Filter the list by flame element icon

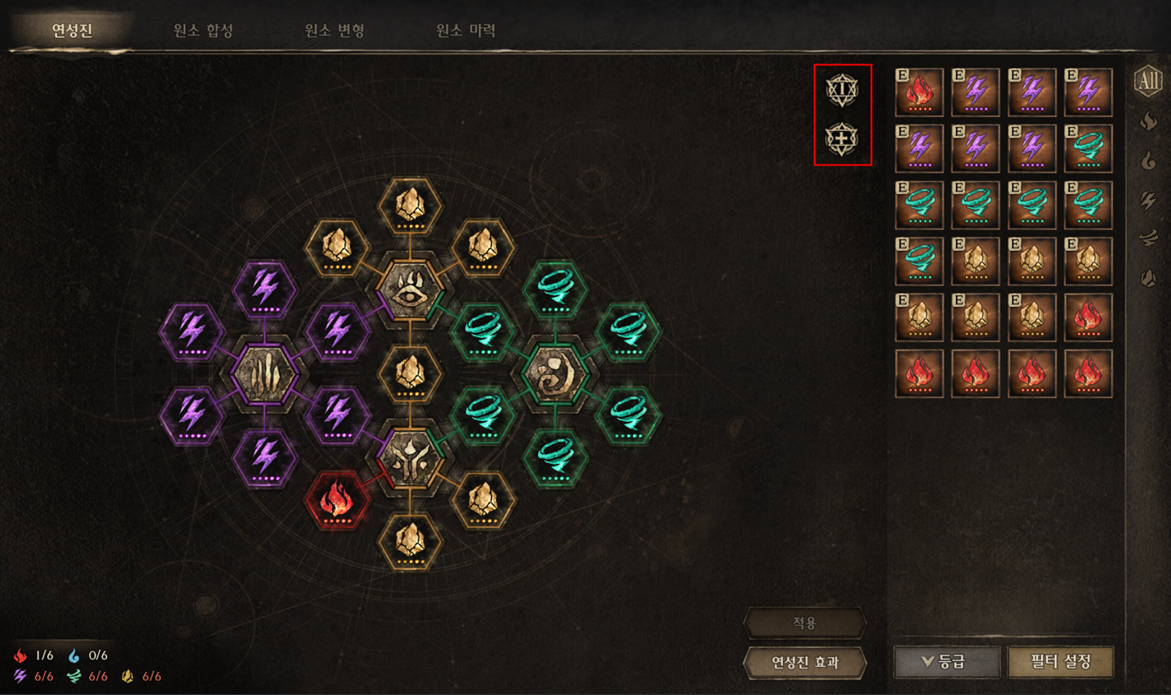click(x=1148, y=122)
